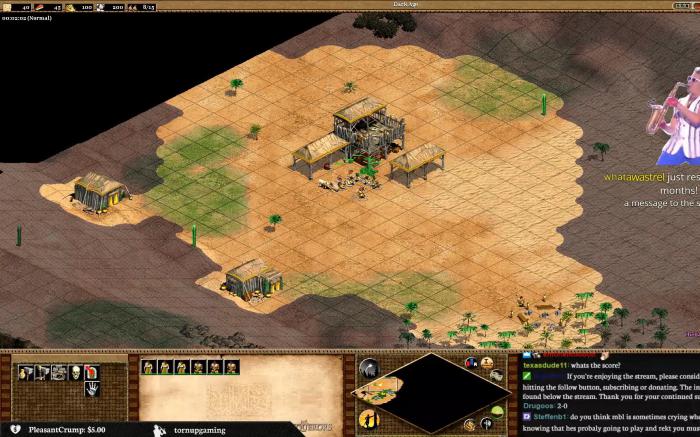Click texasdude11's username in stream chat
This screenshot has height=437, width=700.
[545, 365]
